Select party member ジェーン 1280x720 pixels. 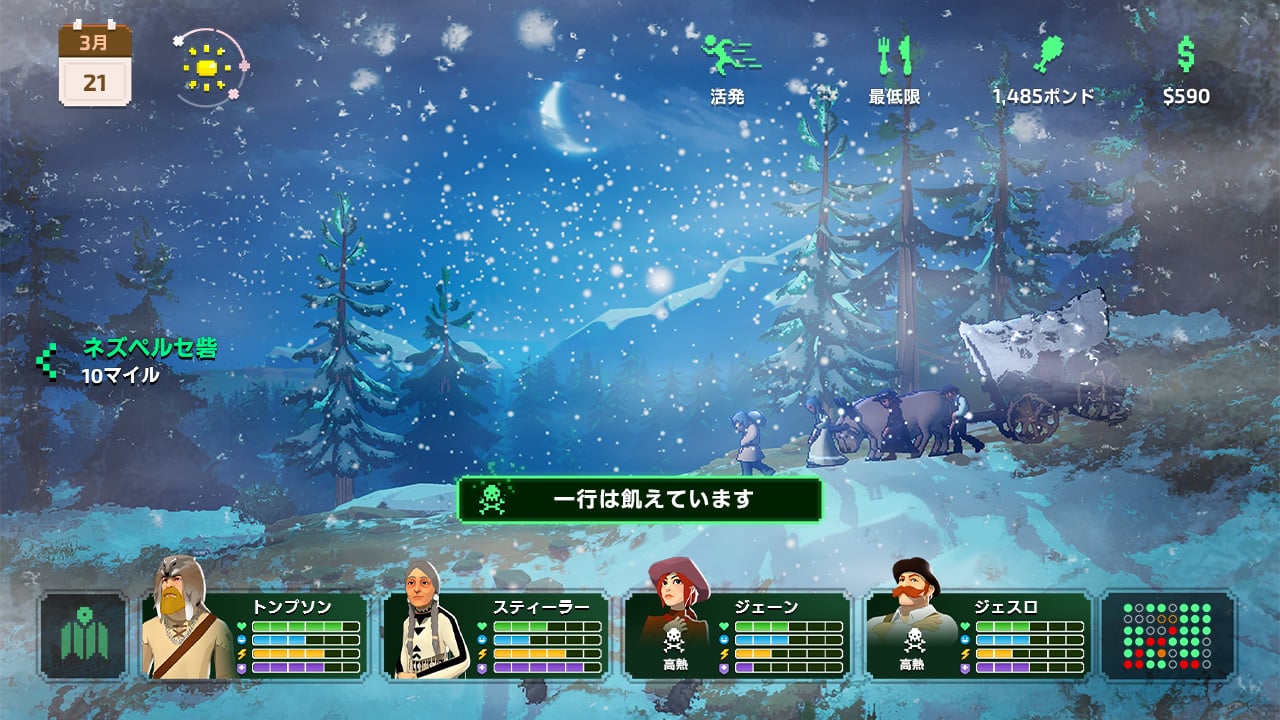(738, 635)
